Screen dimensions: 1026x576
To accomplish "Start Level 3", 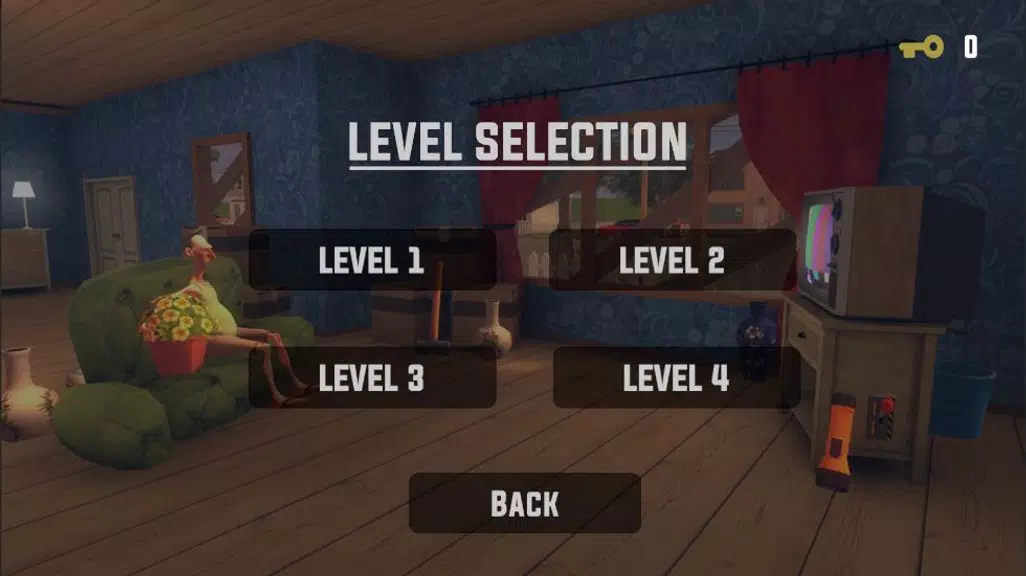I will coord(372,378).
